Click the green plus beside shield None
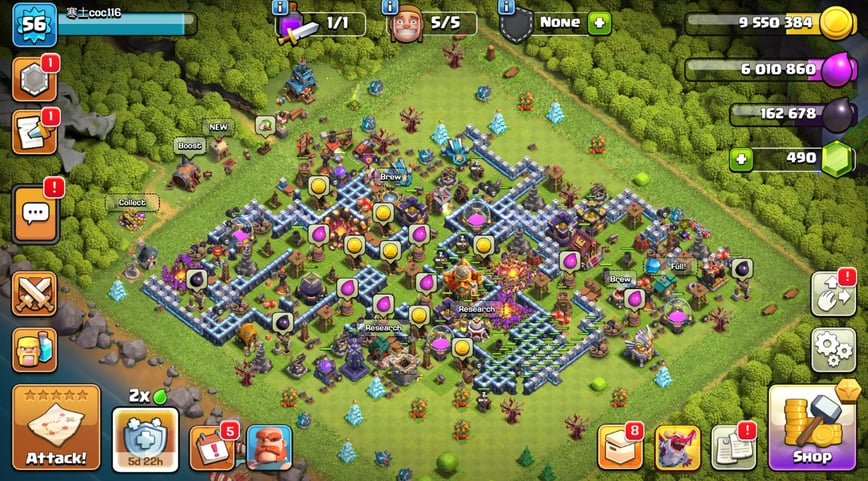This screenshot has height=481, width=868. point(599,22)
